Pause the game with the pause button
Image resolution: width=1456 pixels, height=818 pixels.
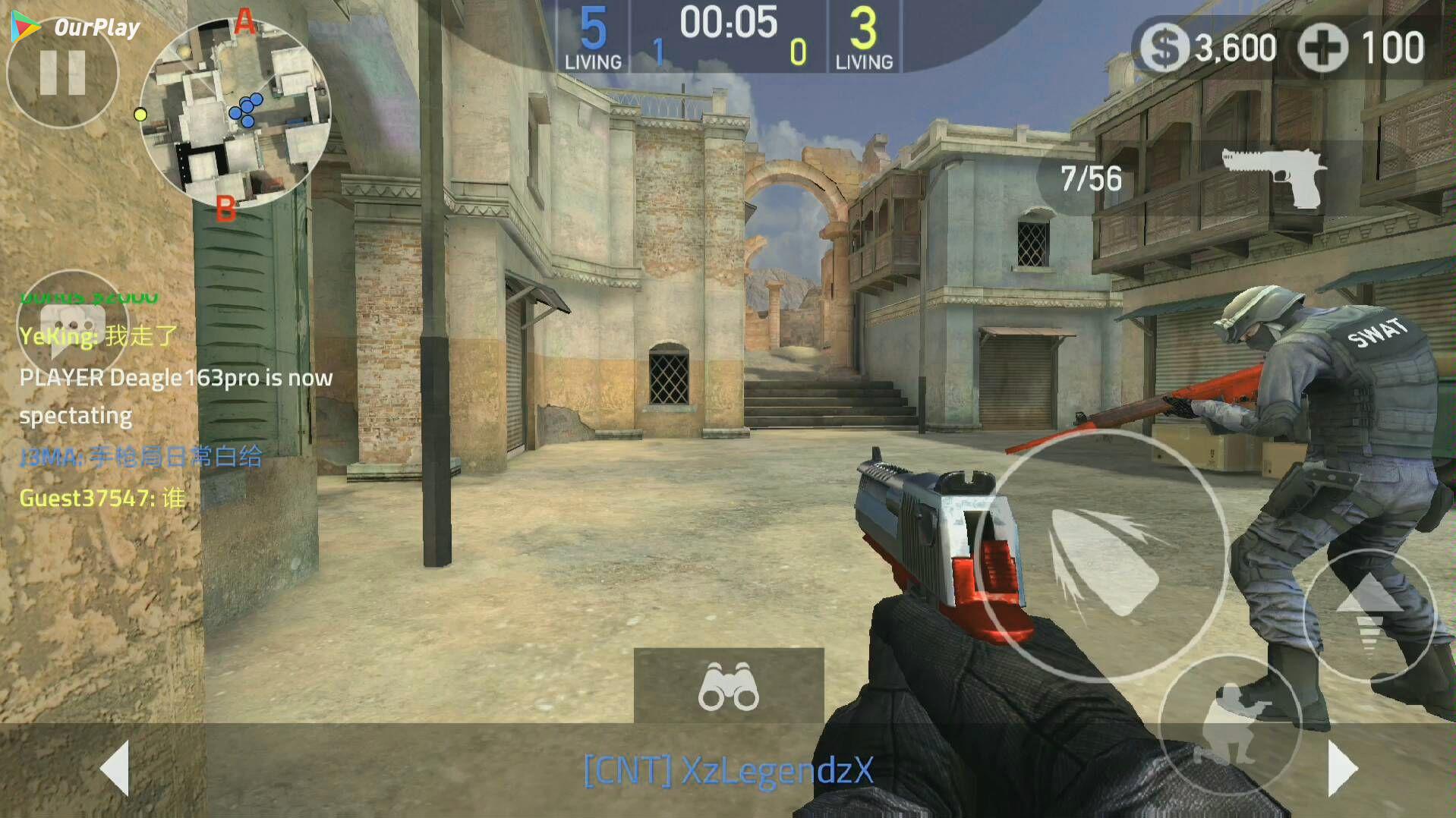(62, 74)
